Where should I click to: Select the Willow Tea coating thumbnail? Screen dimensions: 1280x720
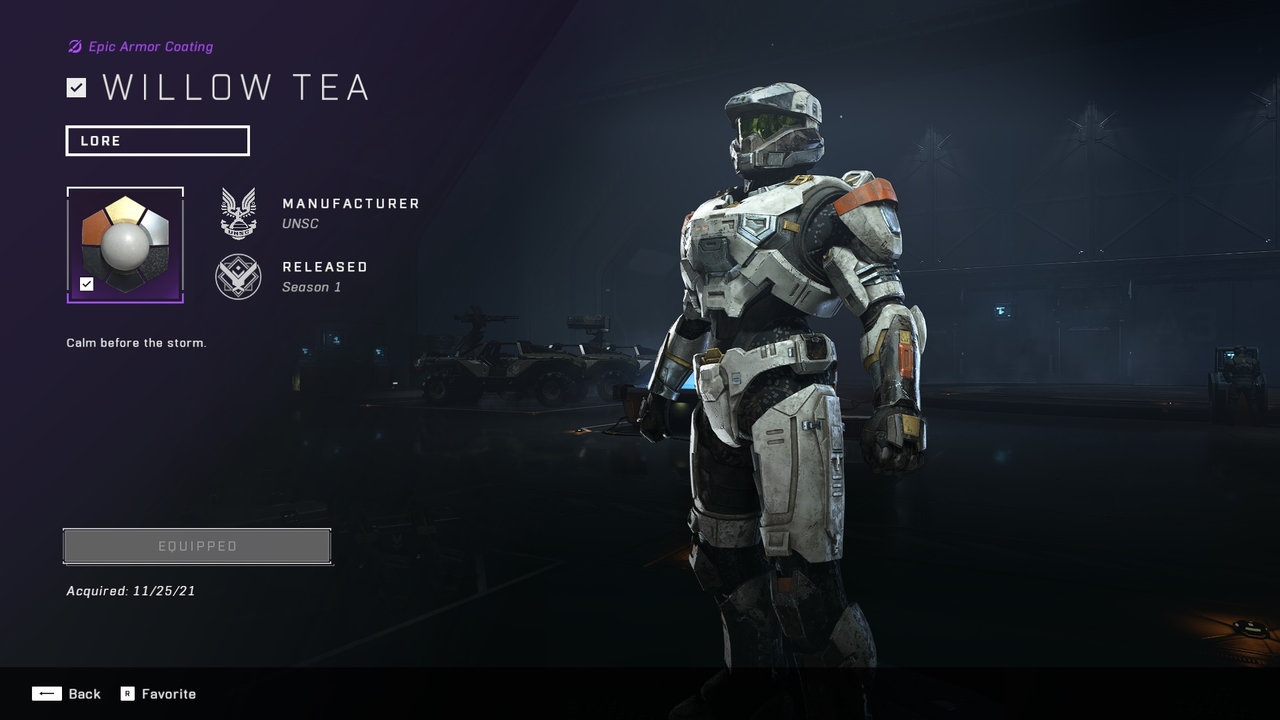tap(125, 244)
